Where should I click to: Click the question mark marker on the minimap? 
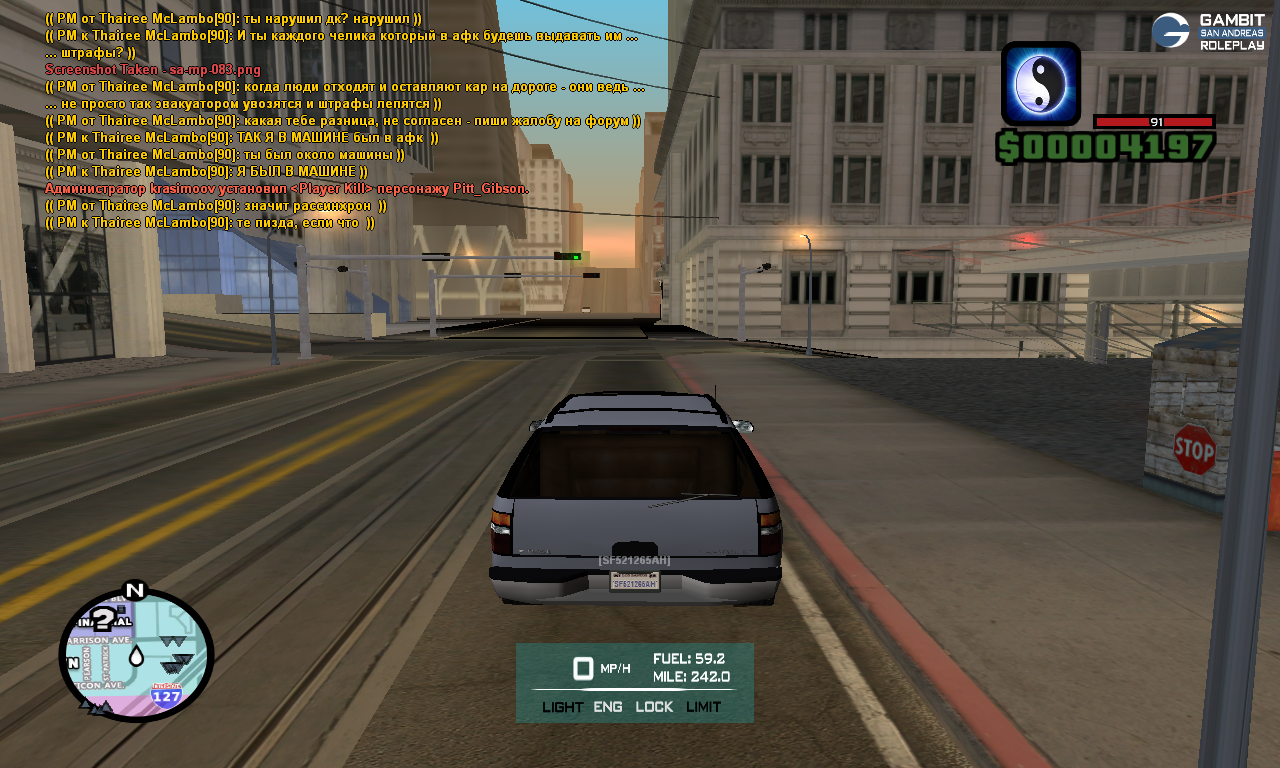pyautogui.click(x=102, y=621)
